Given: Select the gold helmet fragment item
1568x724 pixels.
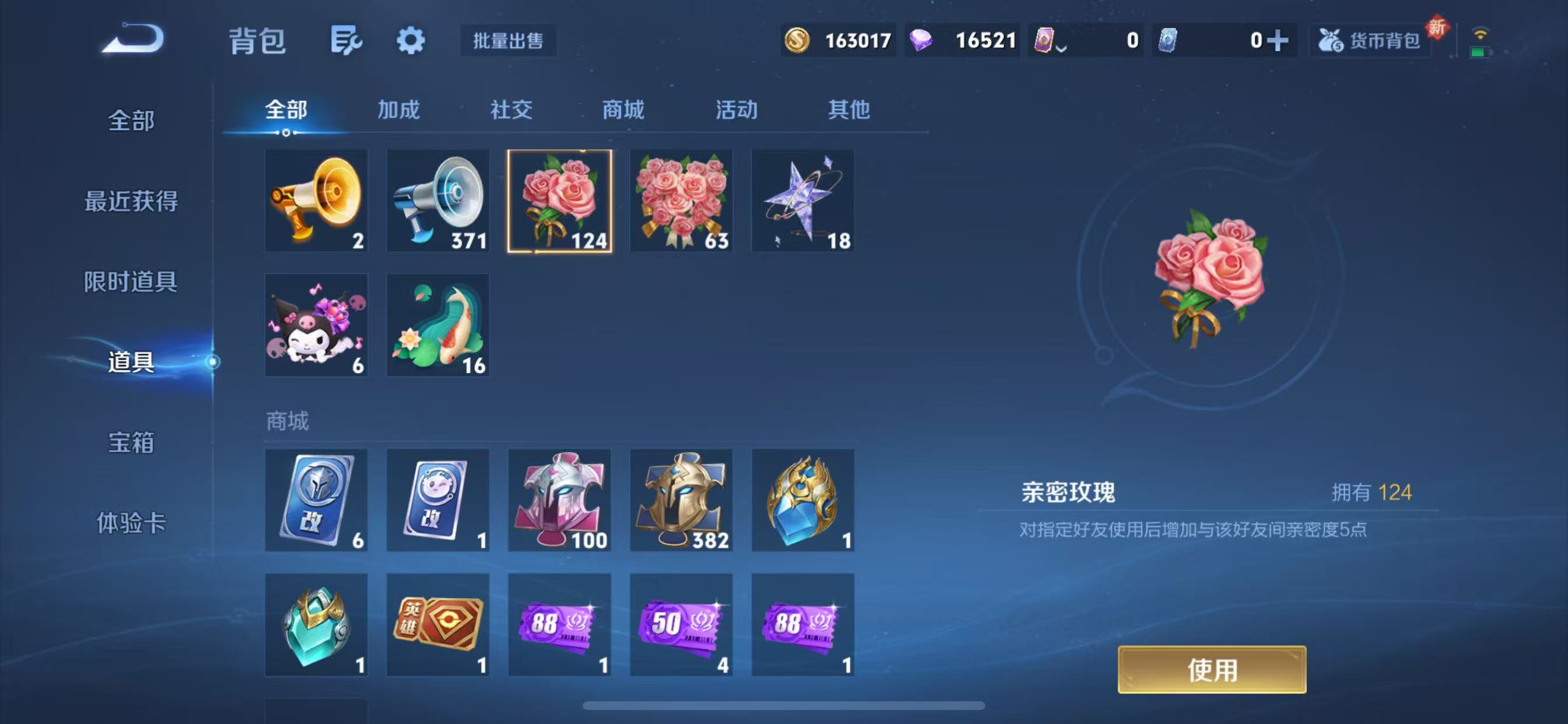Looking at the screenshot, I should point(681,501).
